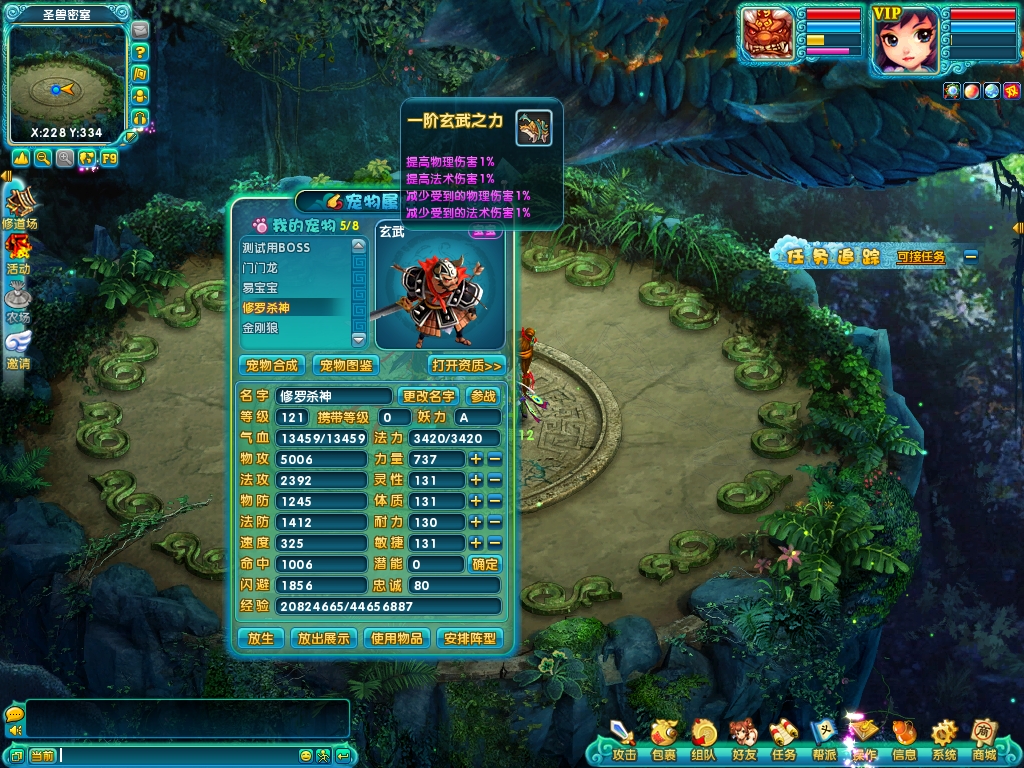Screen dimensions: 1024x768
Task: Confirm attribute points with 确定
Action: tap(484, 564)
